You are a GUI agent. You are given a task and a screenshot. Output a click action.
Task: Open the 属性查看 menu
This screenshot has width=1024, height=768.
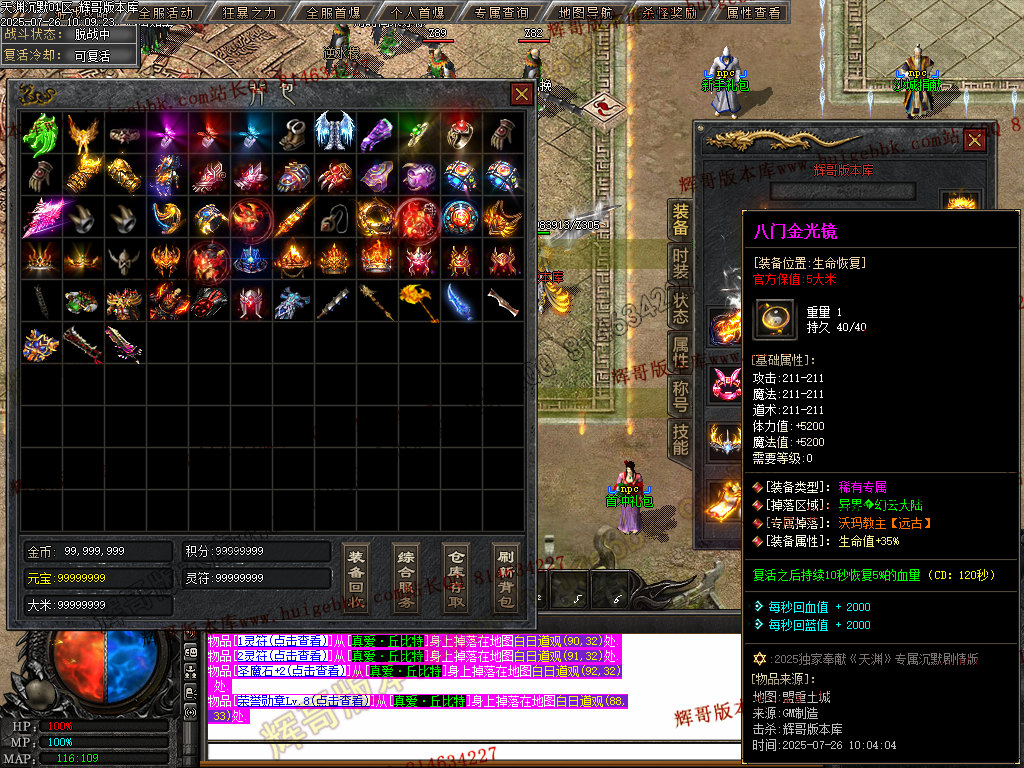[754, 13]
